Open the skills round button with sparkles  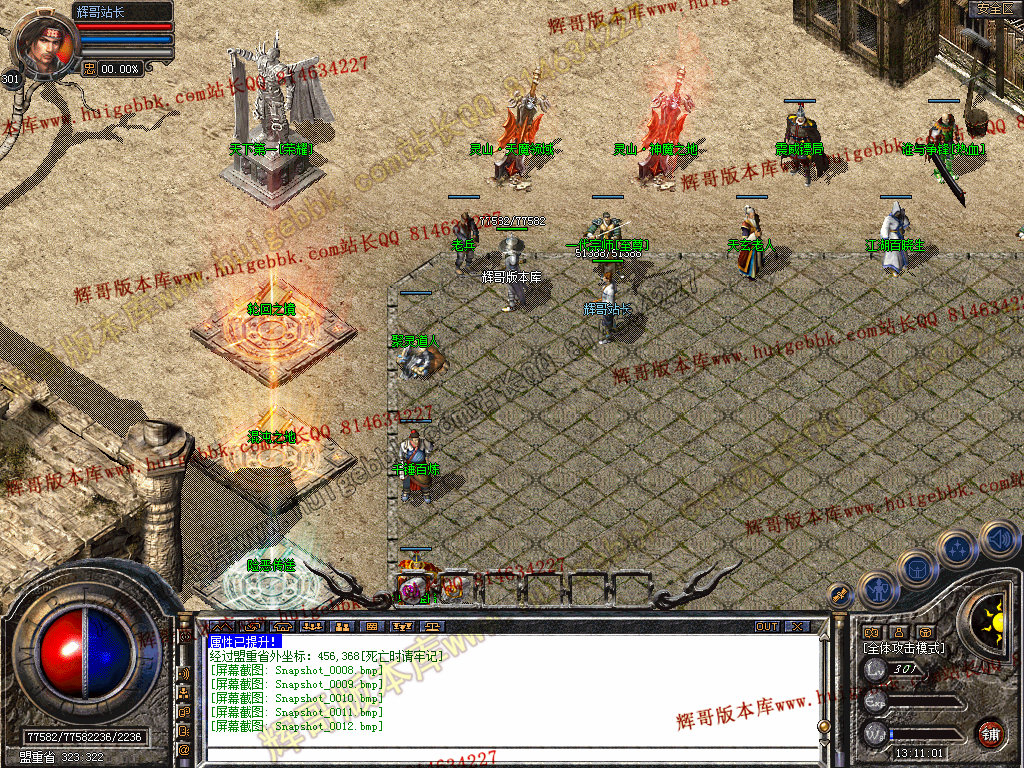[x=958, y=549]
